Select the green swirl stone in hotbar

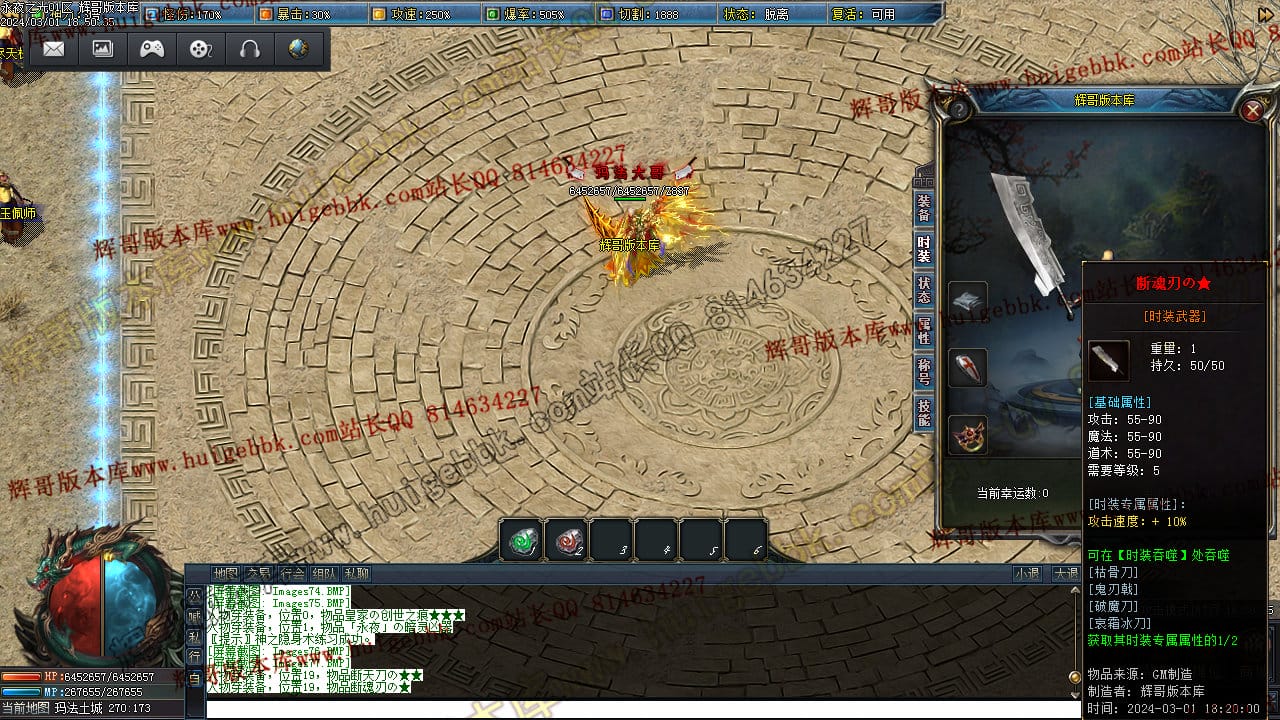(522, 541)
